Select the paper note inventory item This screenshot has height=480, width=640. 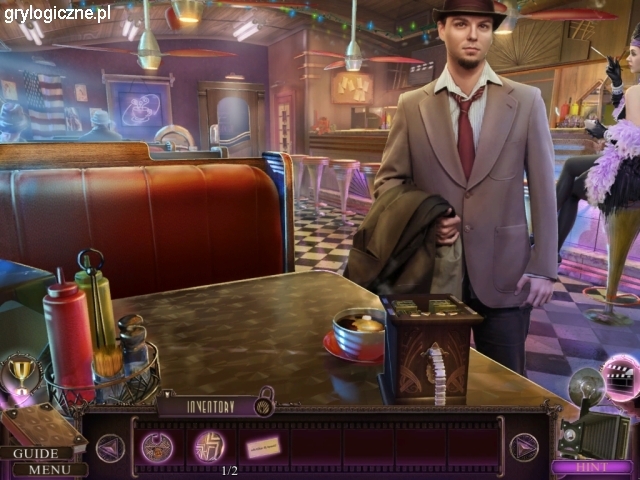(263, 447)
